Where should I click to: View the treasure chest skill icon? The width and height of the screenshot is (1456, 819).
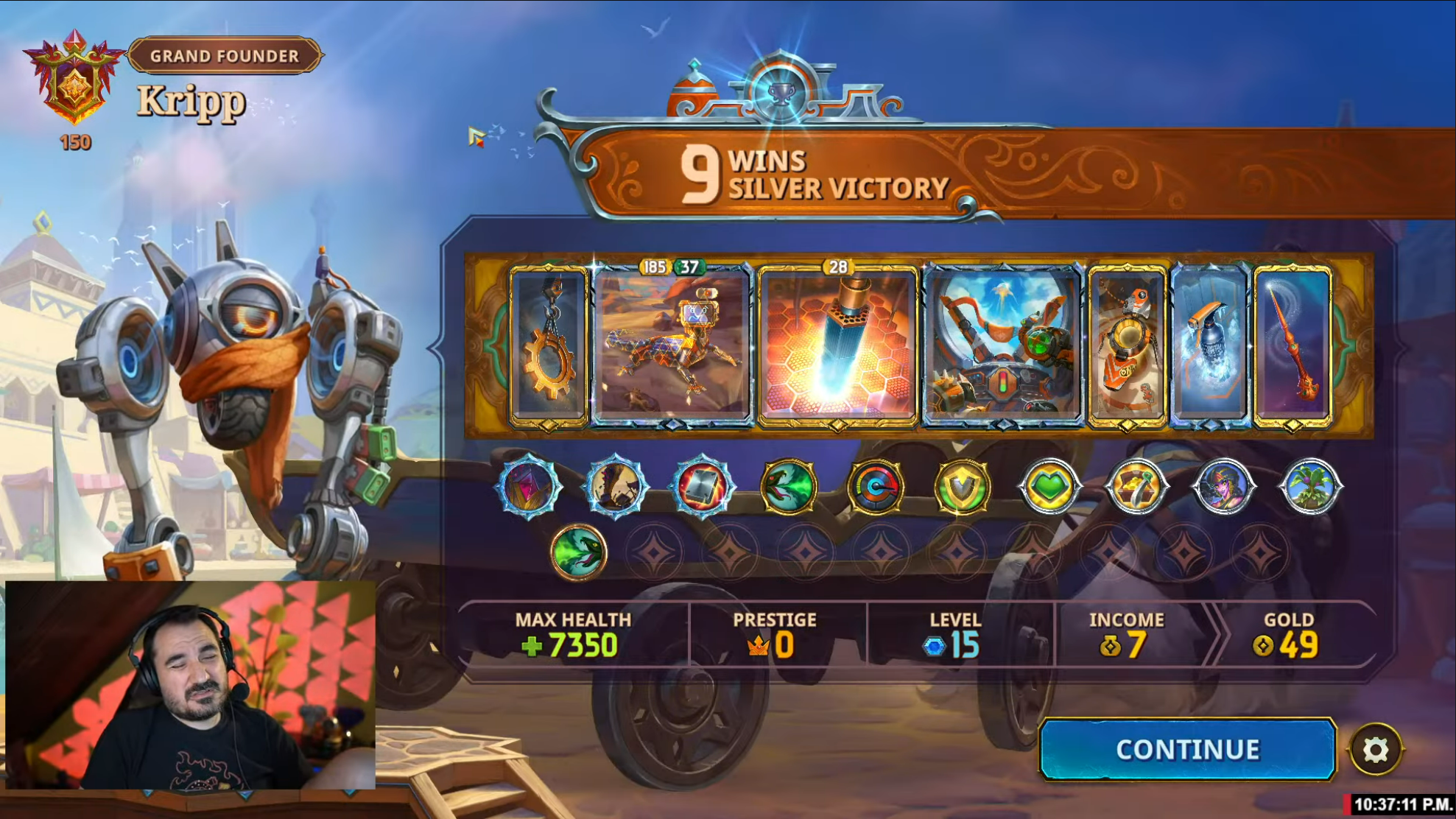1136,486
